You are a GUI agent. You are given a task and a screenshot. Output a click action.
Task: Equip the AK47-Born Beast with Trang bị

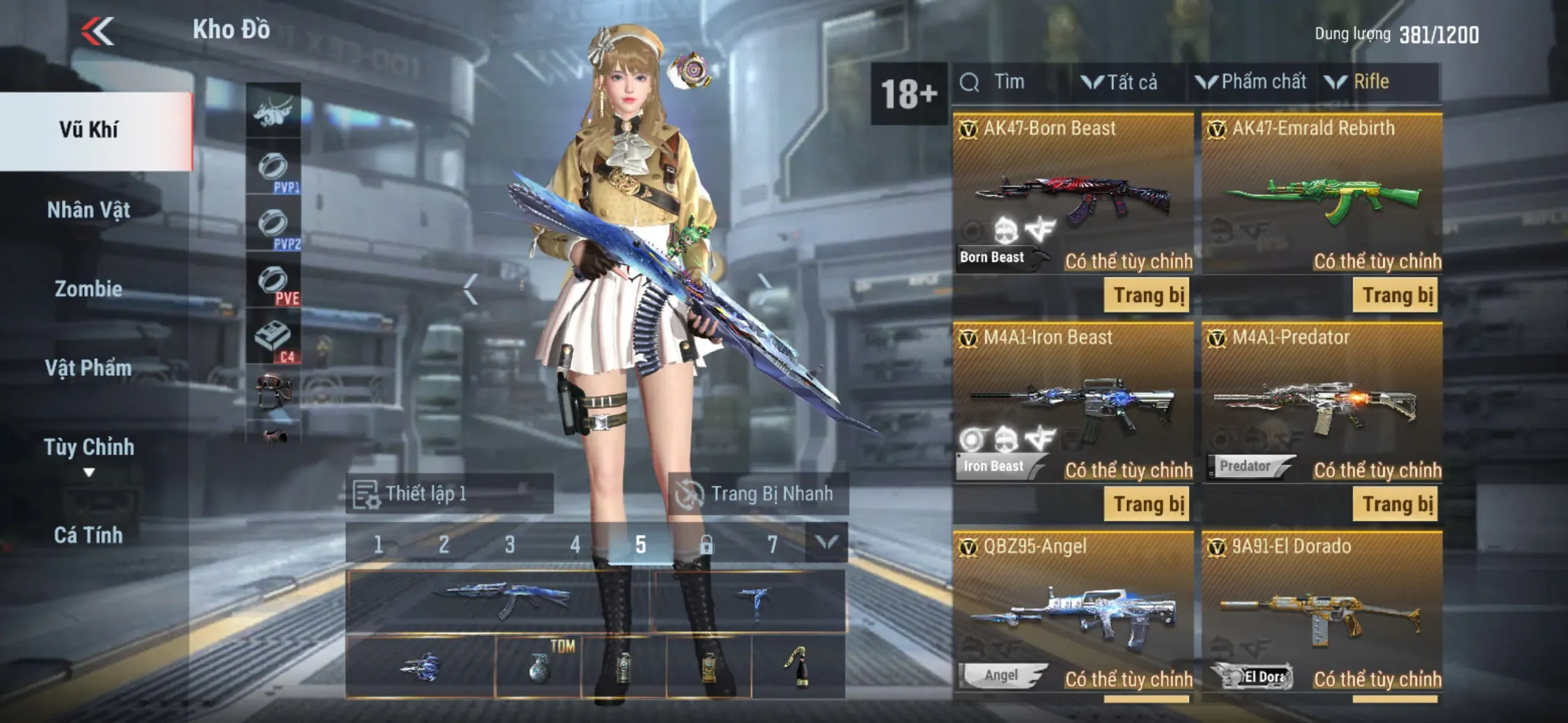1147,296
